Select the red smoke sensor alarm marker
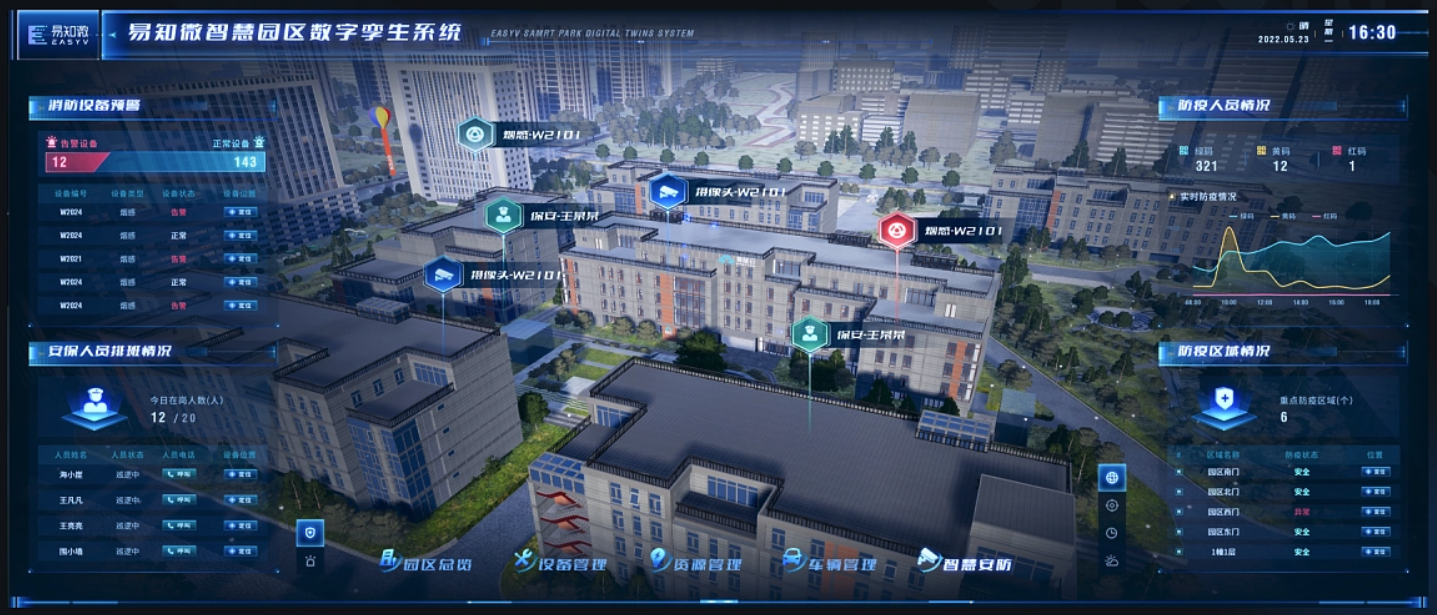1437x615 pixels. [x=897, y=232]
